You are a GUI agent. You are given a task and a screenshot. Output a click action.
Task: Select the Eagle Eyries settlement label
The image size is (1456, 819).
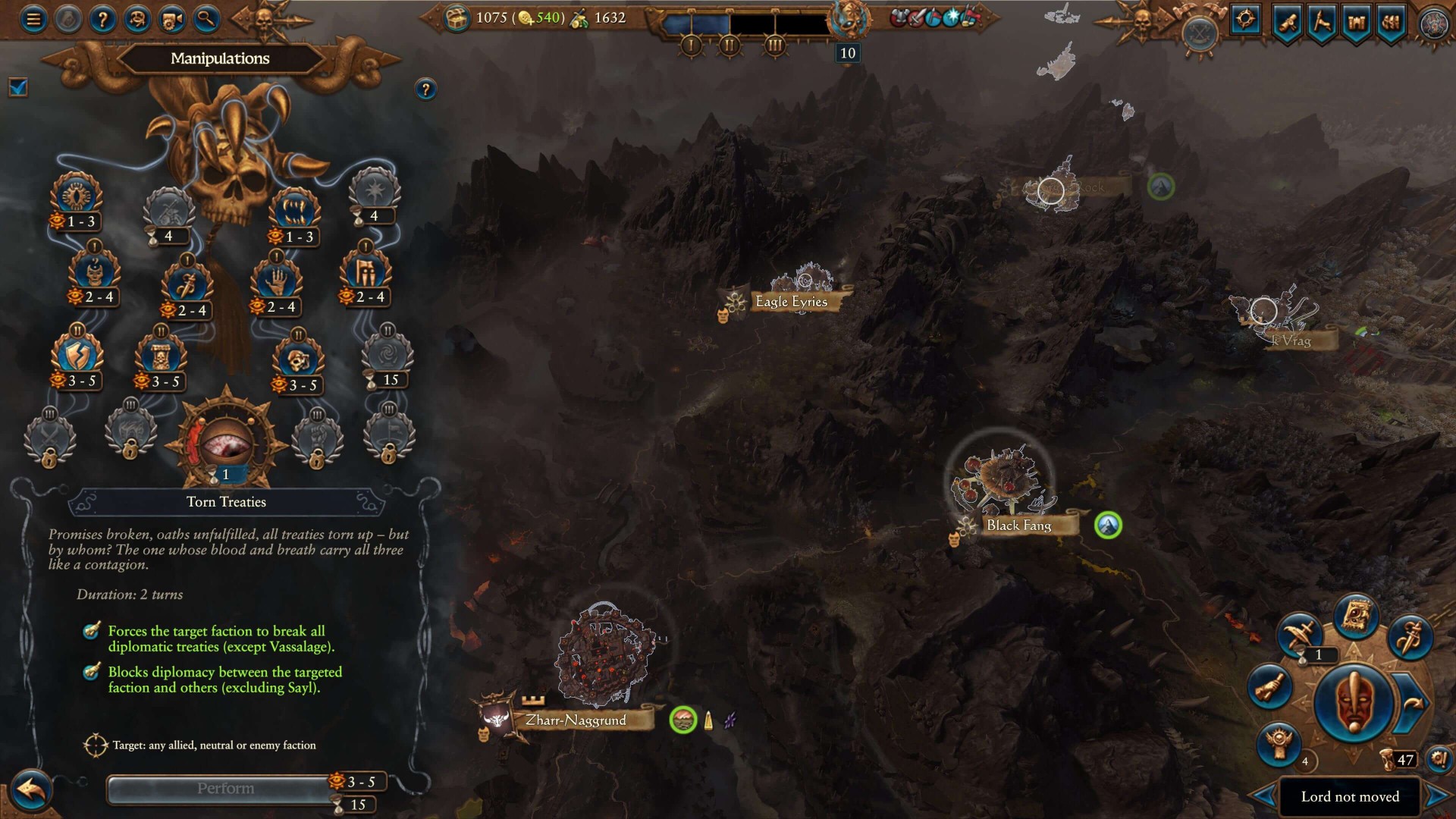pyautogui.click(x=791, y=302)
